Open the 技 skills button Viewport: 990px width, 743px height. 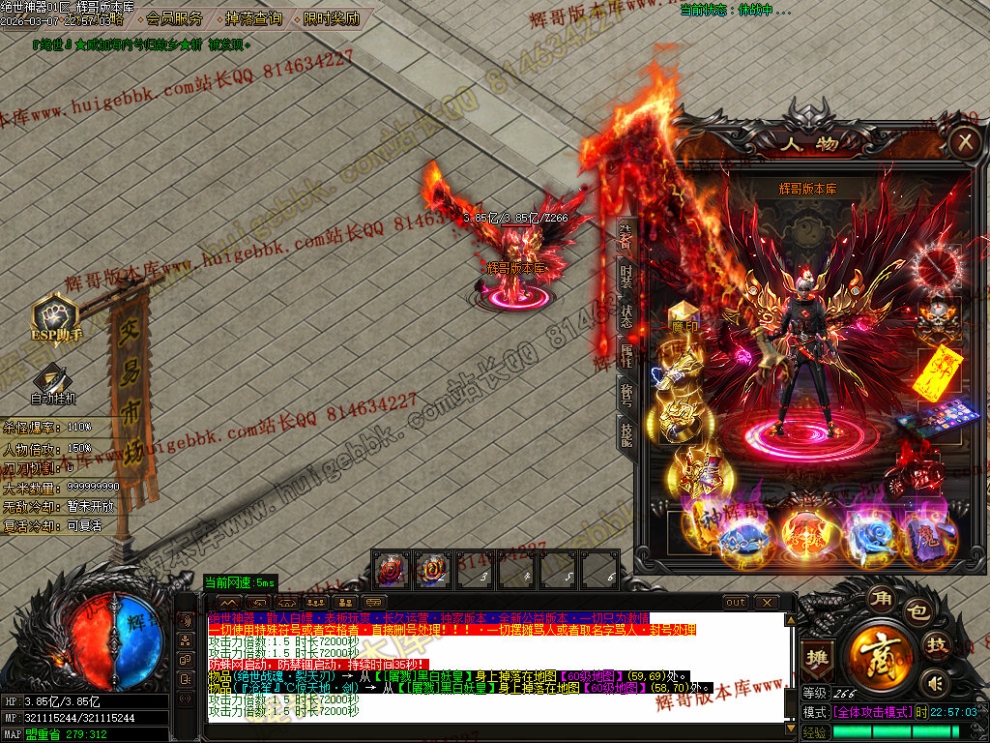pos(936,644)
